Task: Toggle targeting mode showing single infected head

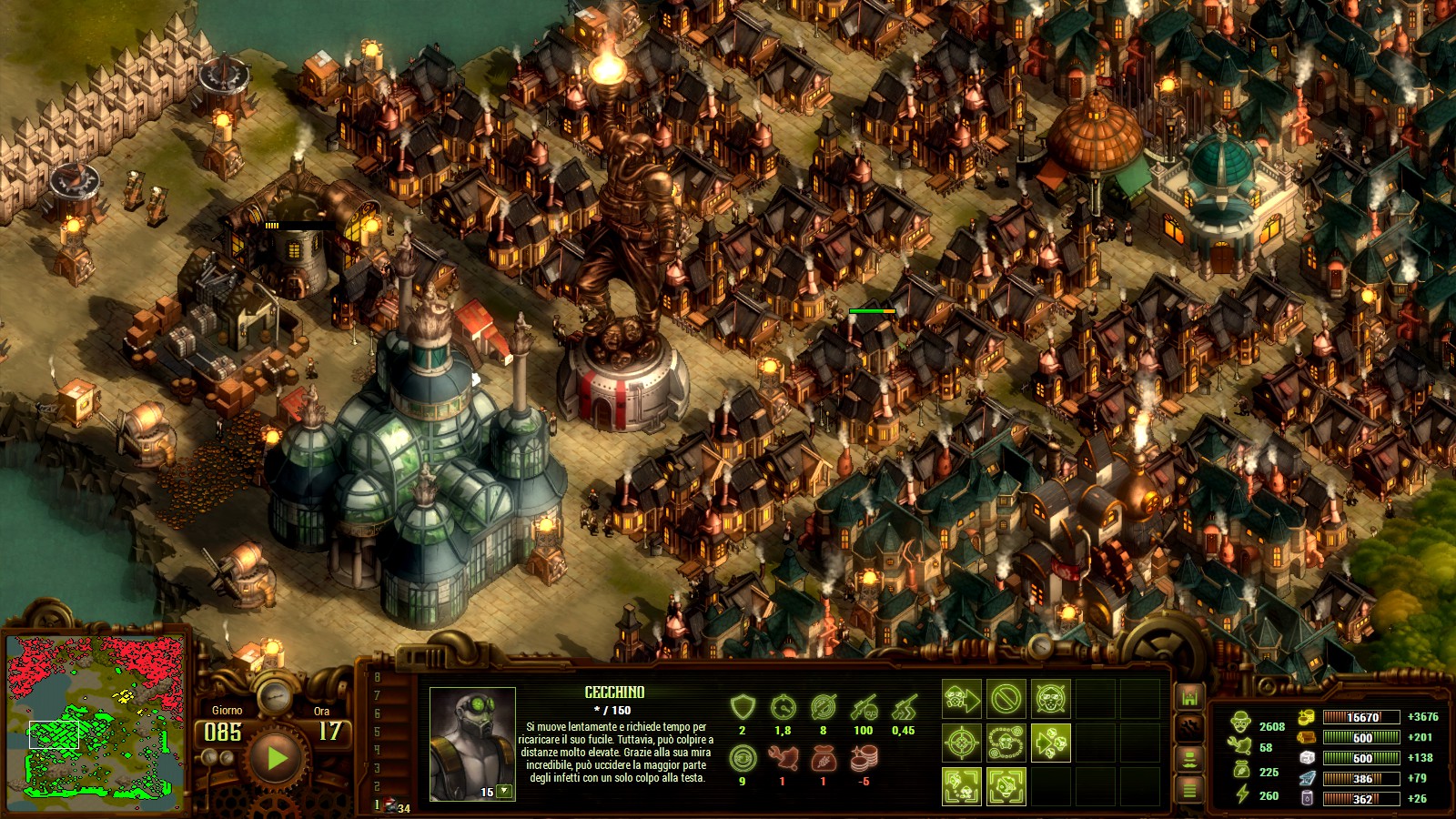Action: tap(1006, 786)
